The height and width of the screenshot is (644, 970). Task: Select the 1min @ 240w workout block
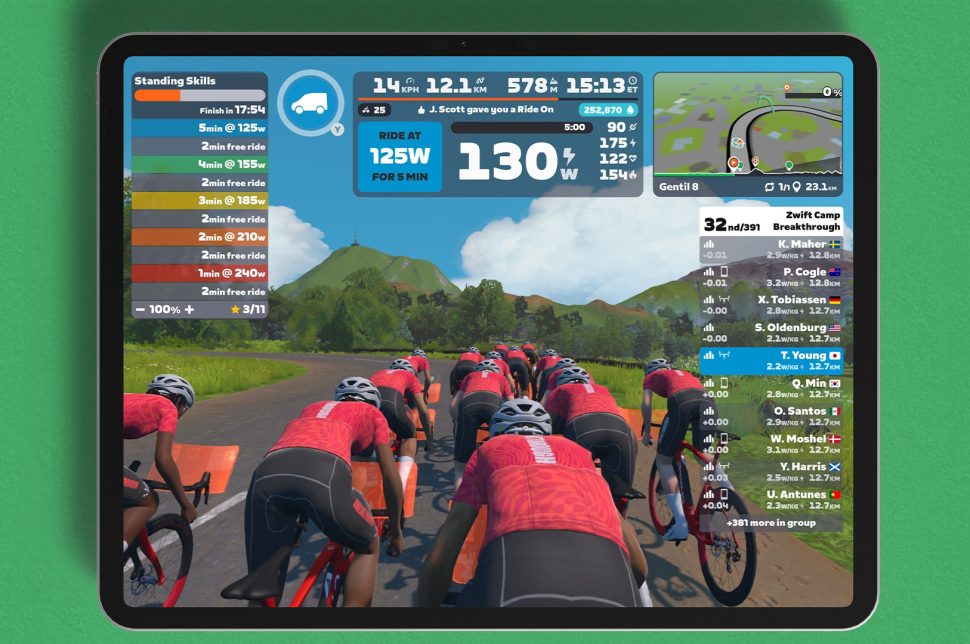click(x=200, y=273)
